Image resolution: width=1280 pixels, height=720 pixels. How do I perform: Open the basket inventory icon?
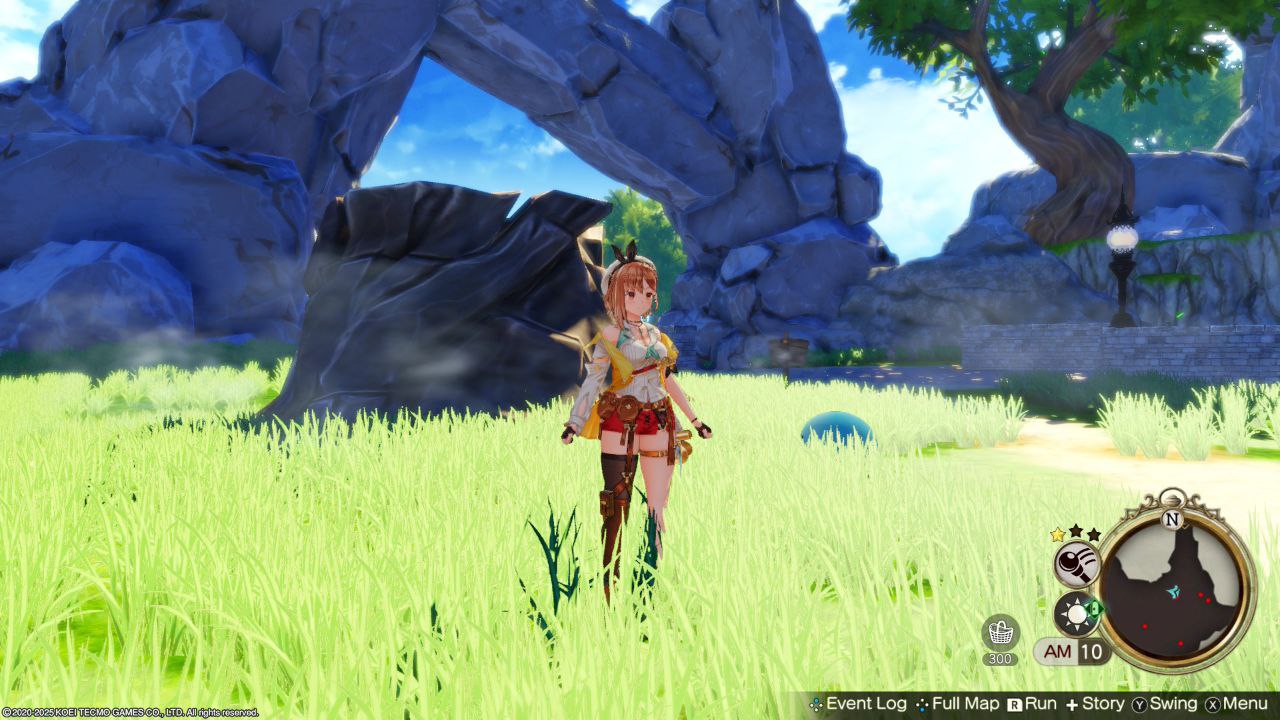click(x=1000, y=633)
